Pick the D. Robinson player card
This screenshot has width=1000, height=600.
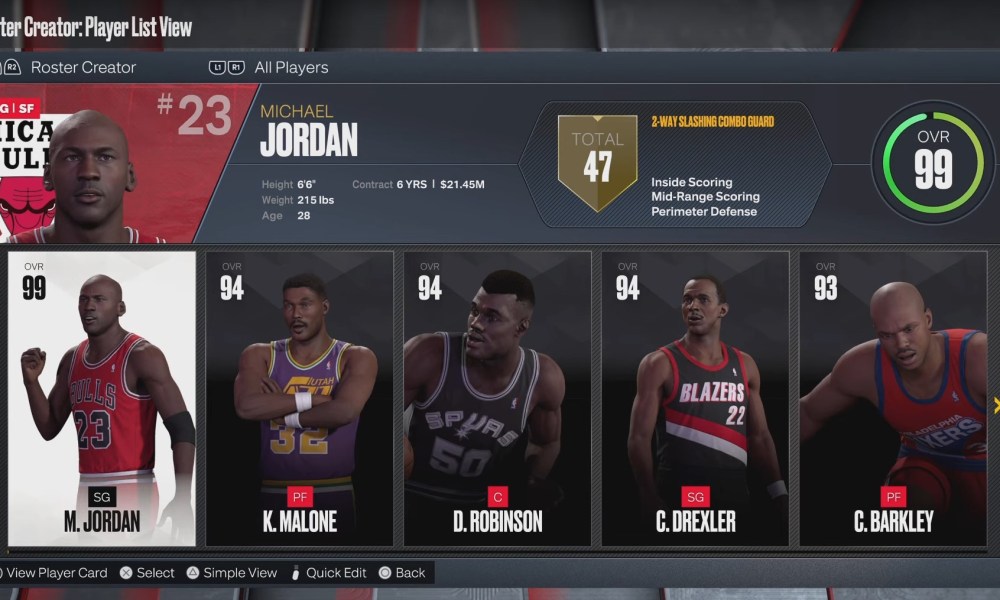point(497,398)
